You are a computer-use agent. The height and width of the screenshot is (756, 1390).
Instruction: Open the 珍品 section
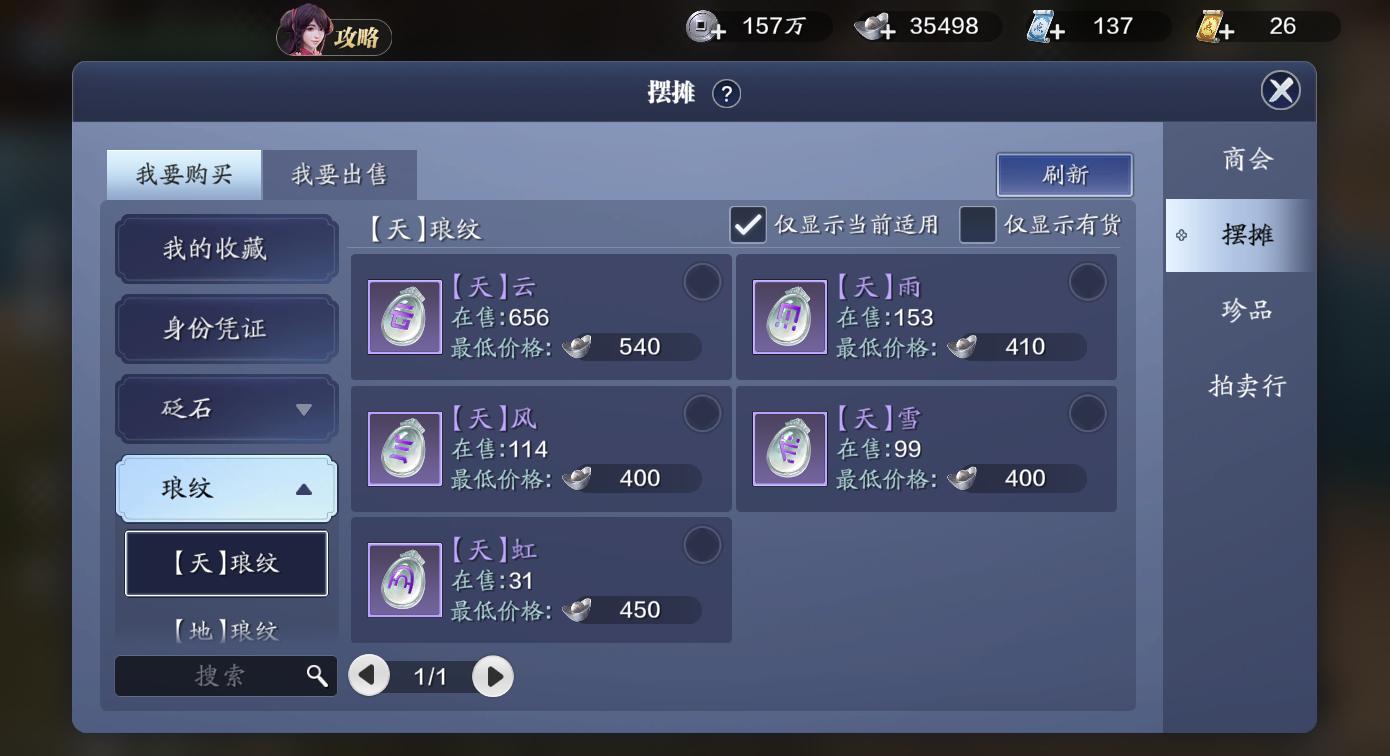point(1249,311)
